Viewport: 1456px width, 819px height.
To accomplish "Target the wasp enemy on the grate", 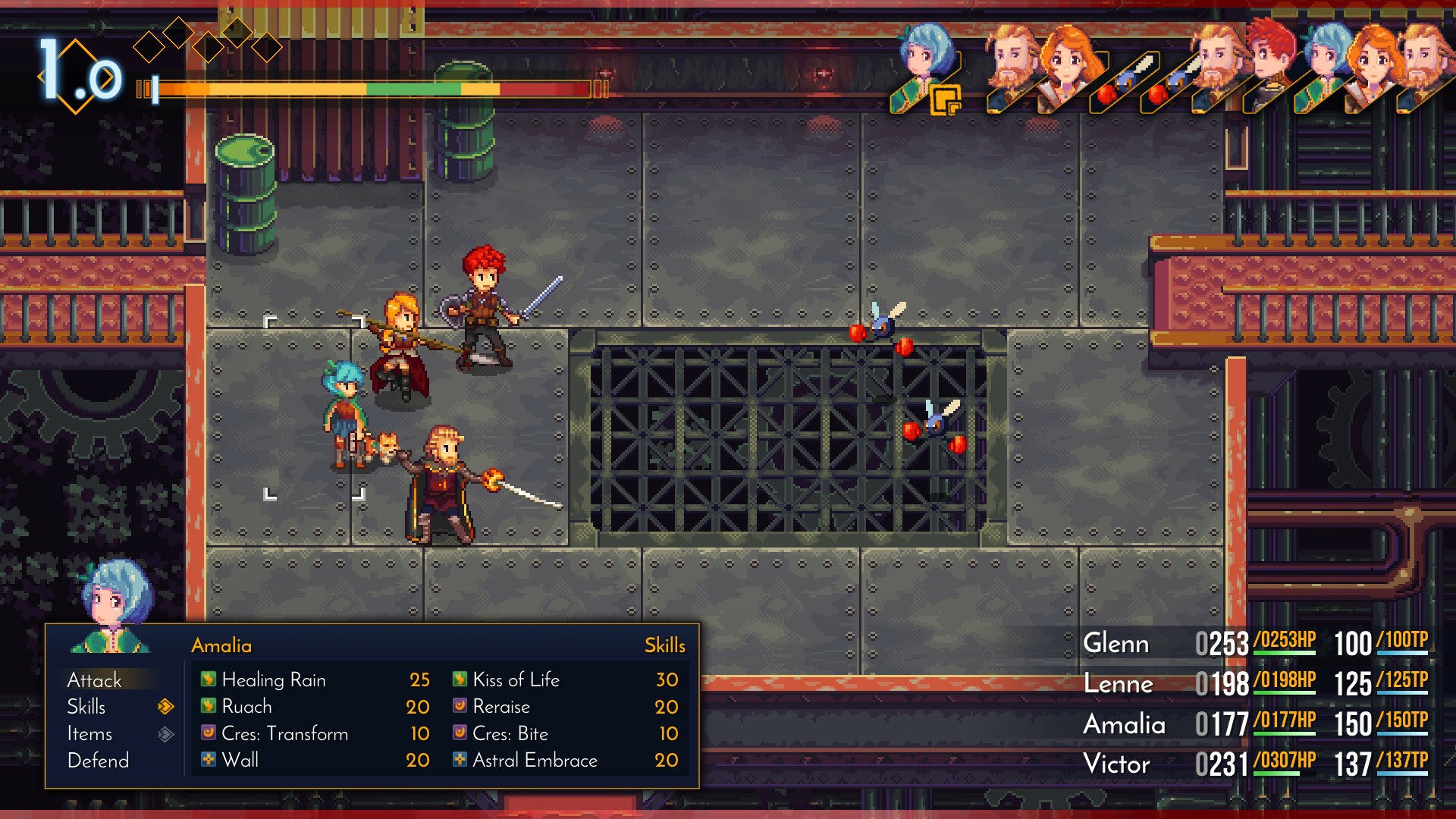I will point(934,425).
